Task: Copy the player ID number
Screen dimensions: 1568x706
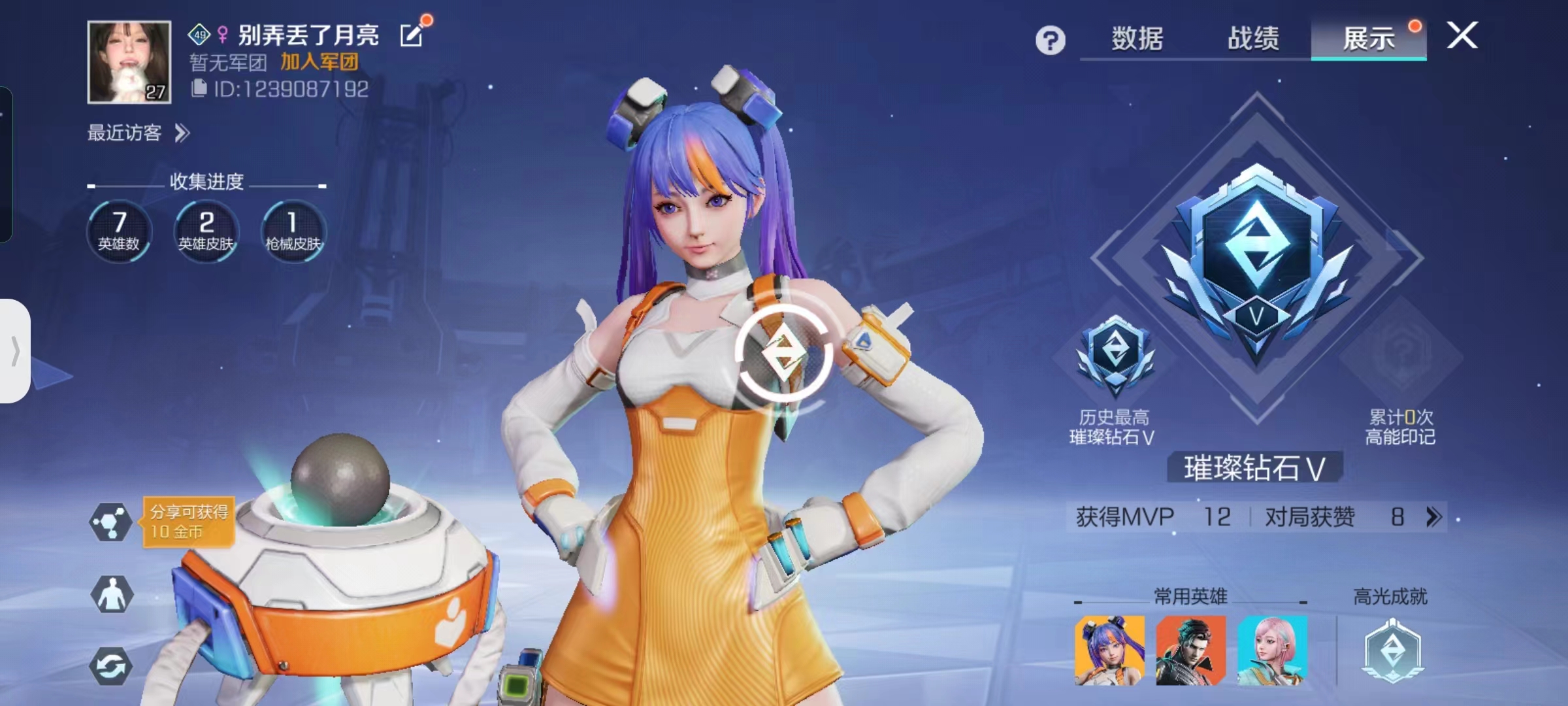Action: (x=199, y=88)
